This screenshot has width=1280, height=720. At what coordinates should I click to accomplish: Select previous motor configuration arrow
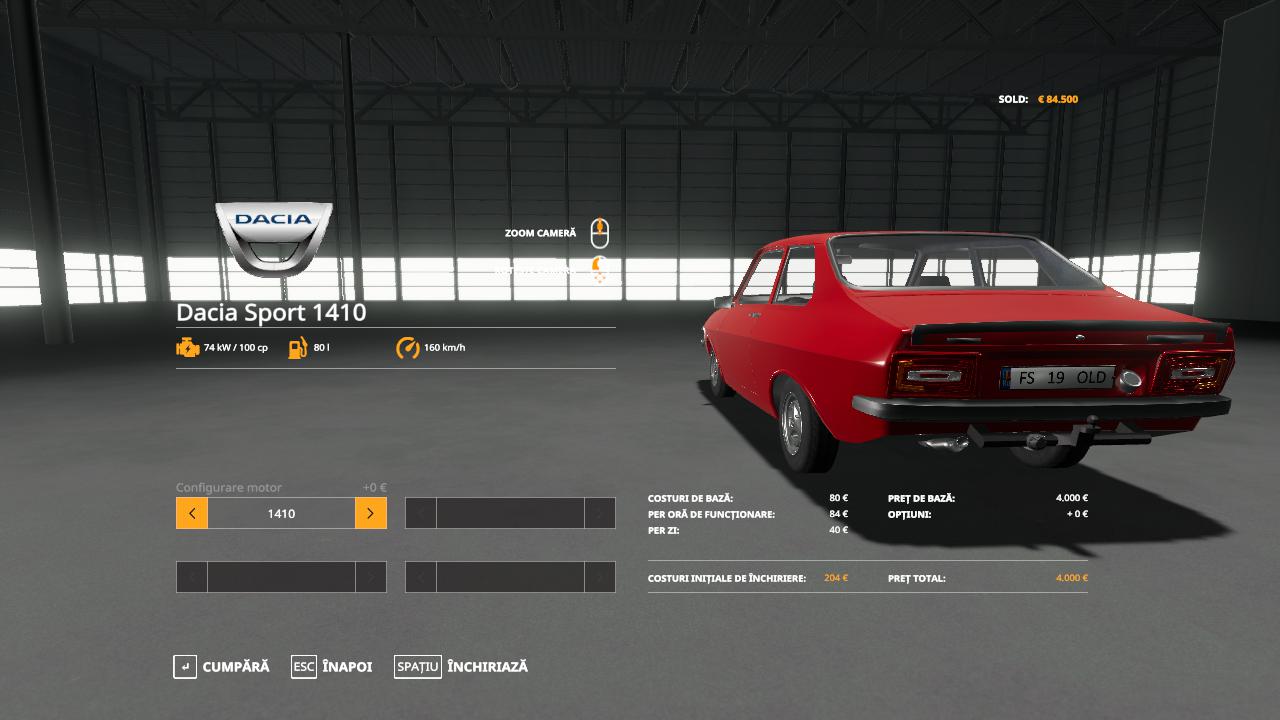[x=192, y=513]
